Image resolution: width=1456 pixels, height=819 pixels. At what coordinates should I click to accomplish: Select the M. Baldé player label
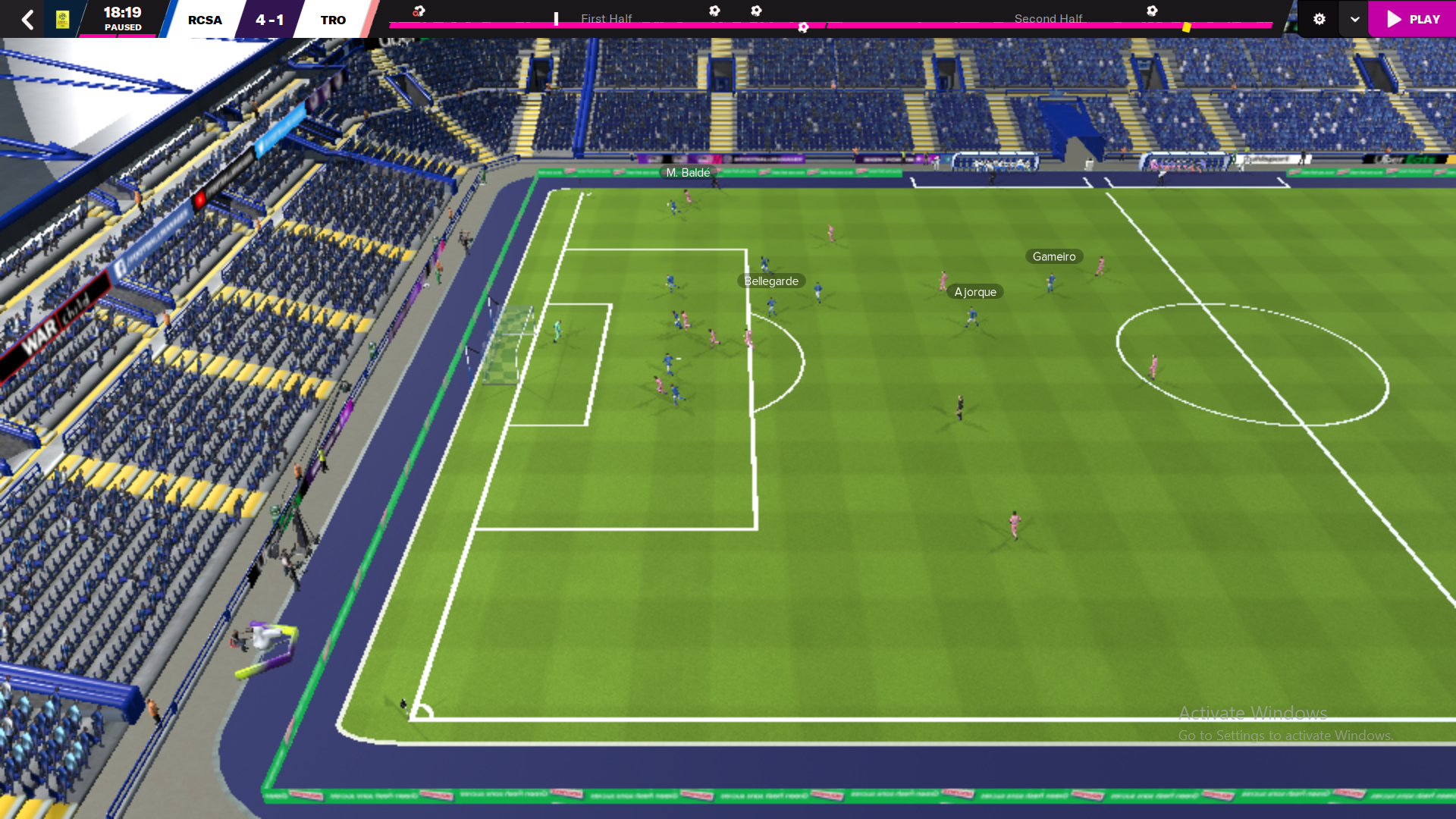[689, 174]
